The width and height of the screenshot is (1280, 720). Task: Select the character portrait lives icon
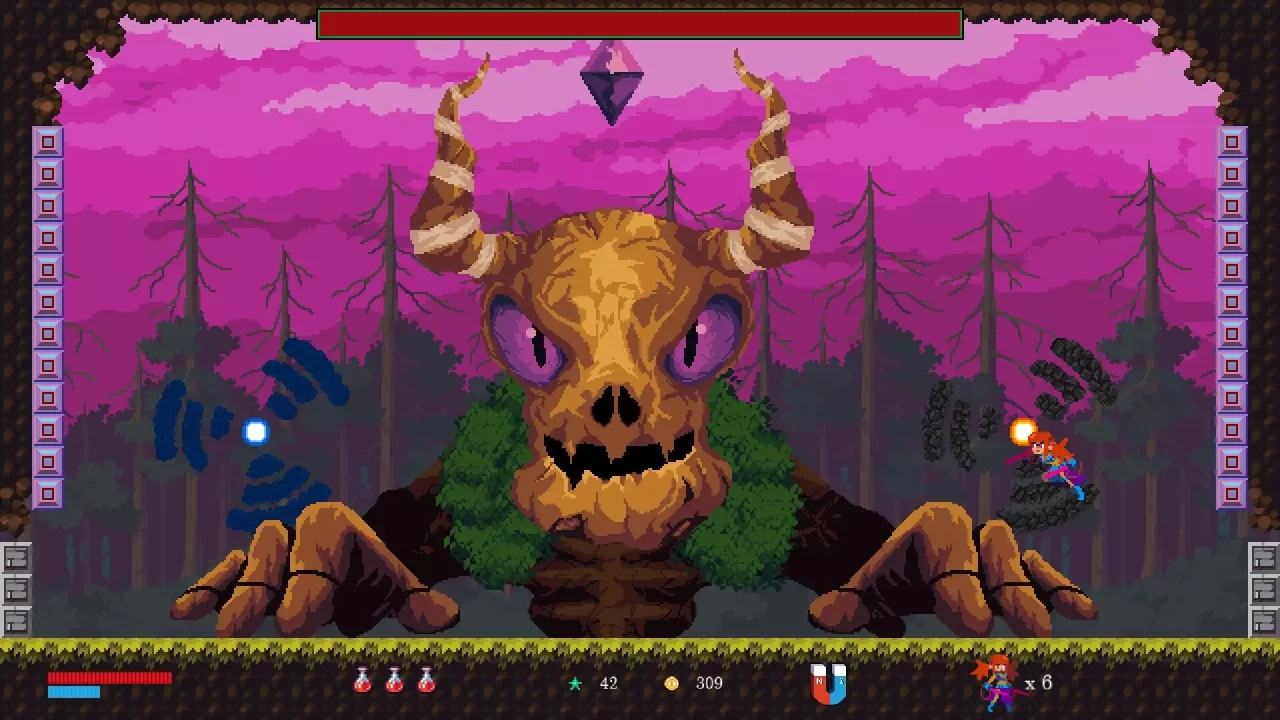(x=996, y=683)
